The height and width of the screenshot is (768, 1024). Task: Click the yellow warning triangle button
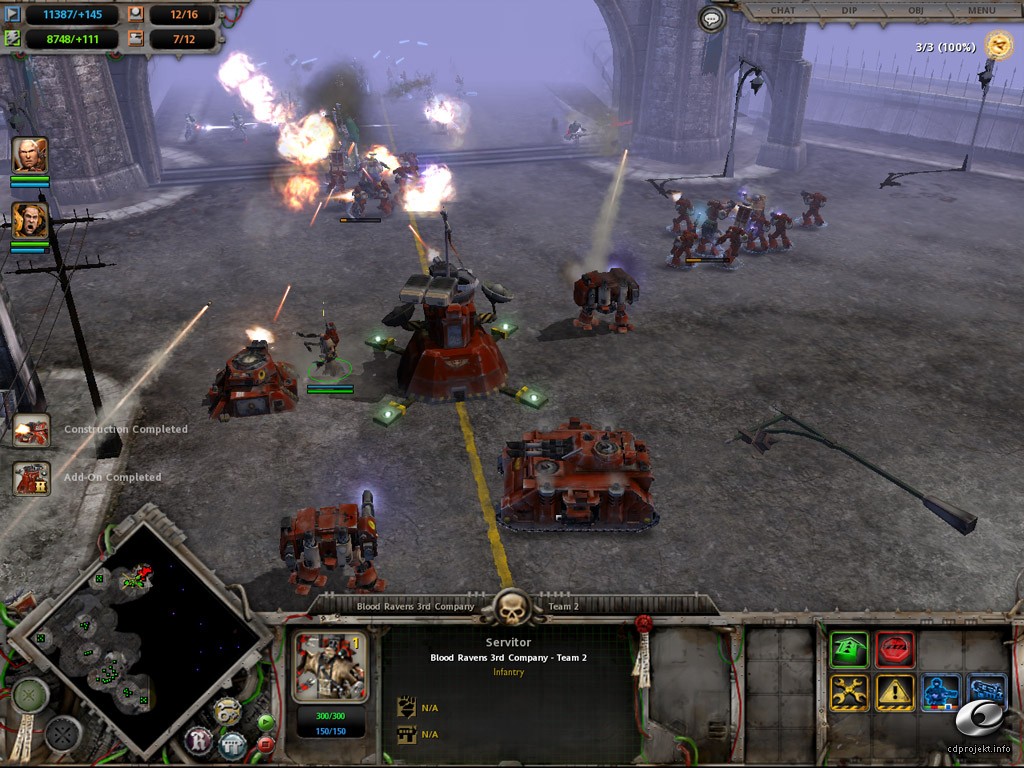point(895,692)
